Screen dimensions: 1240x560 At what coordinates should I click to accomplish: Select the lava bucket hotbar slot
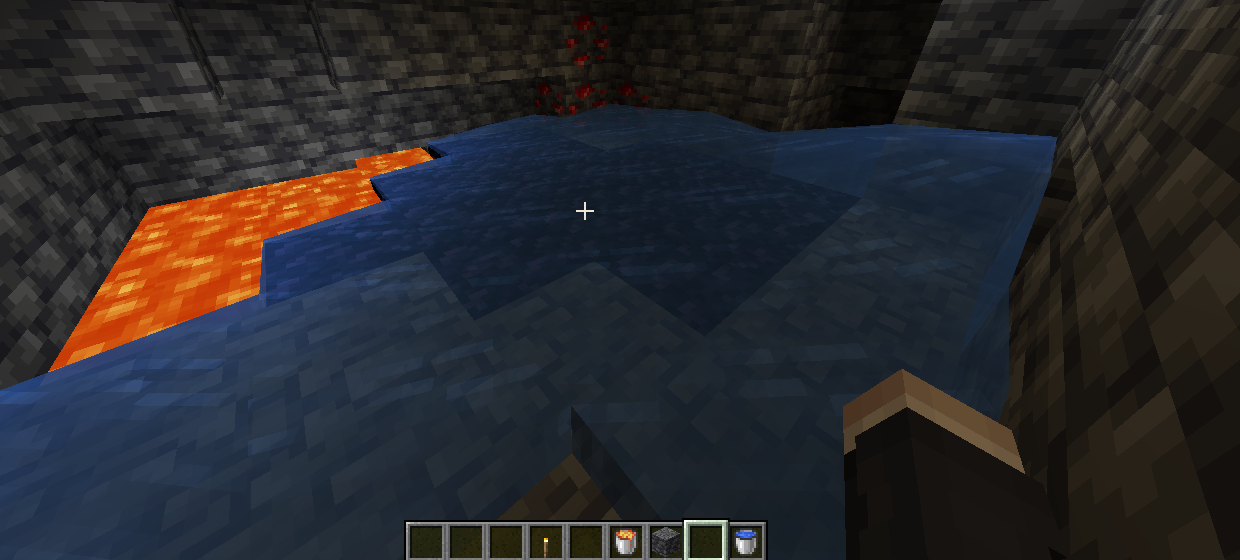625,542
